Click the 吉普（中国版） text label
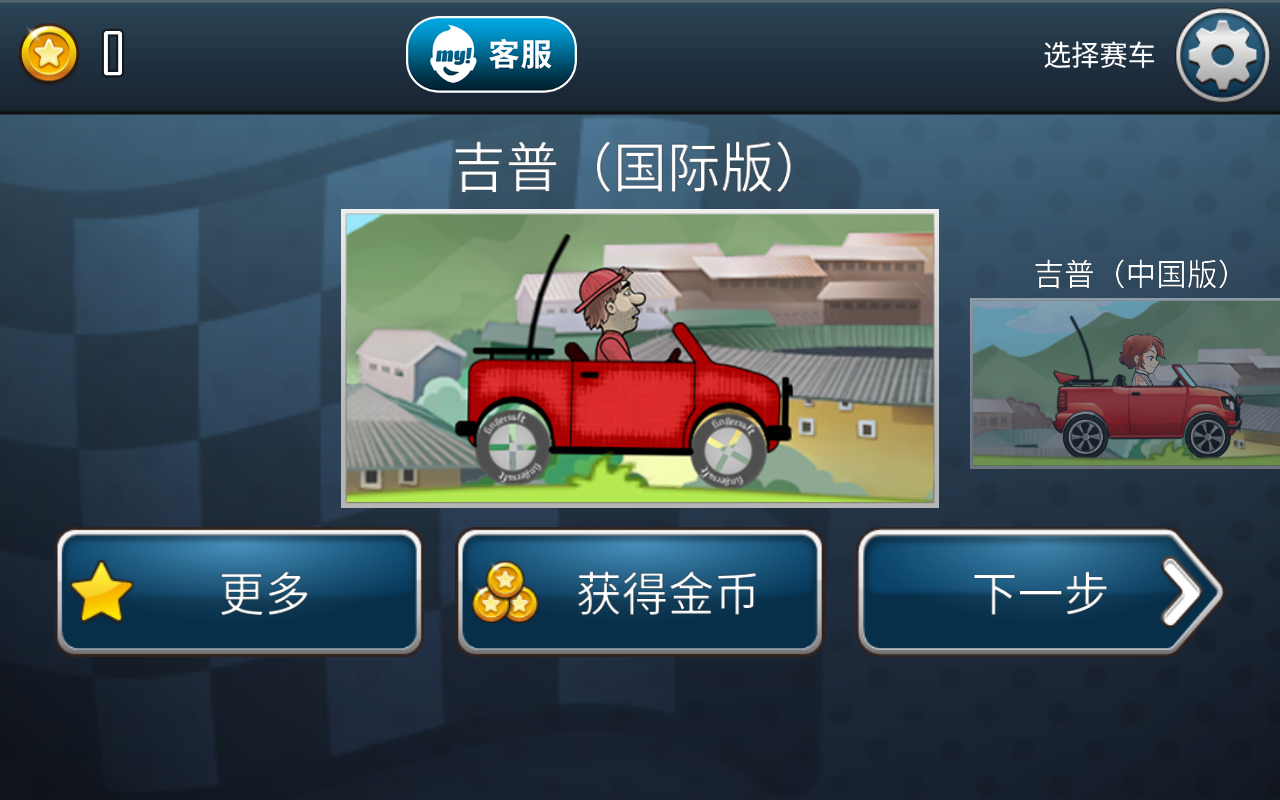 1131,274
